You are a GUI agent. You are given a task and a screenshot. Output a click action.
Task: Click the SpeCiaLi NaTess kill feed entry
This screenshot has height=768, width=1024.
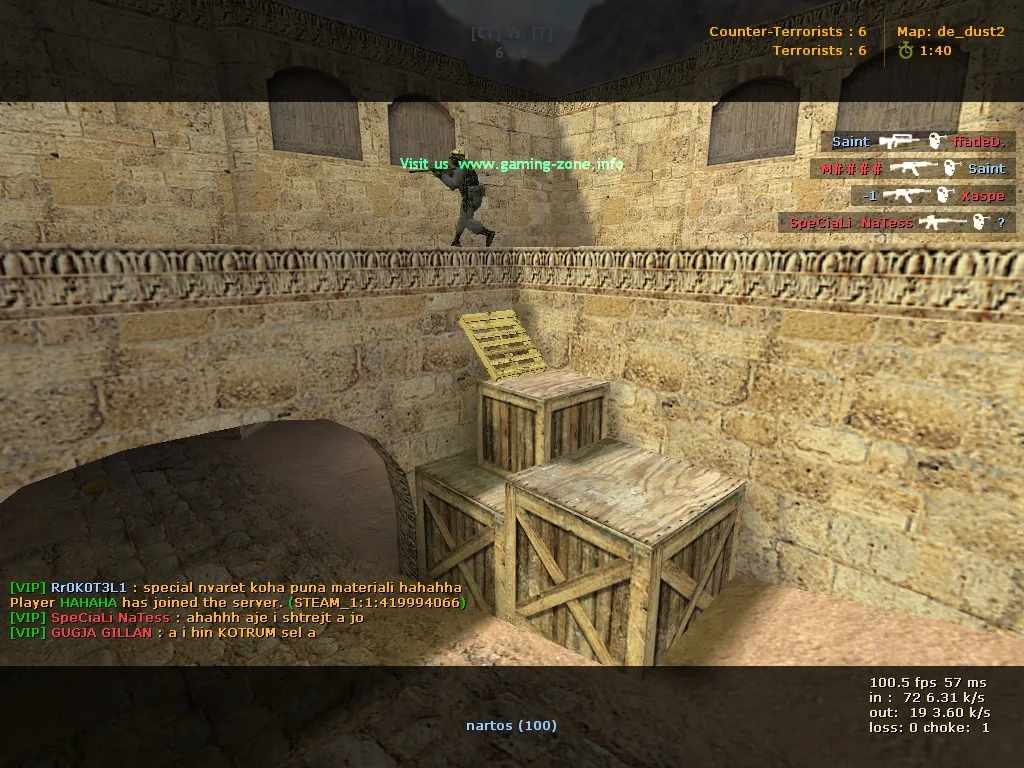point(896,223)
